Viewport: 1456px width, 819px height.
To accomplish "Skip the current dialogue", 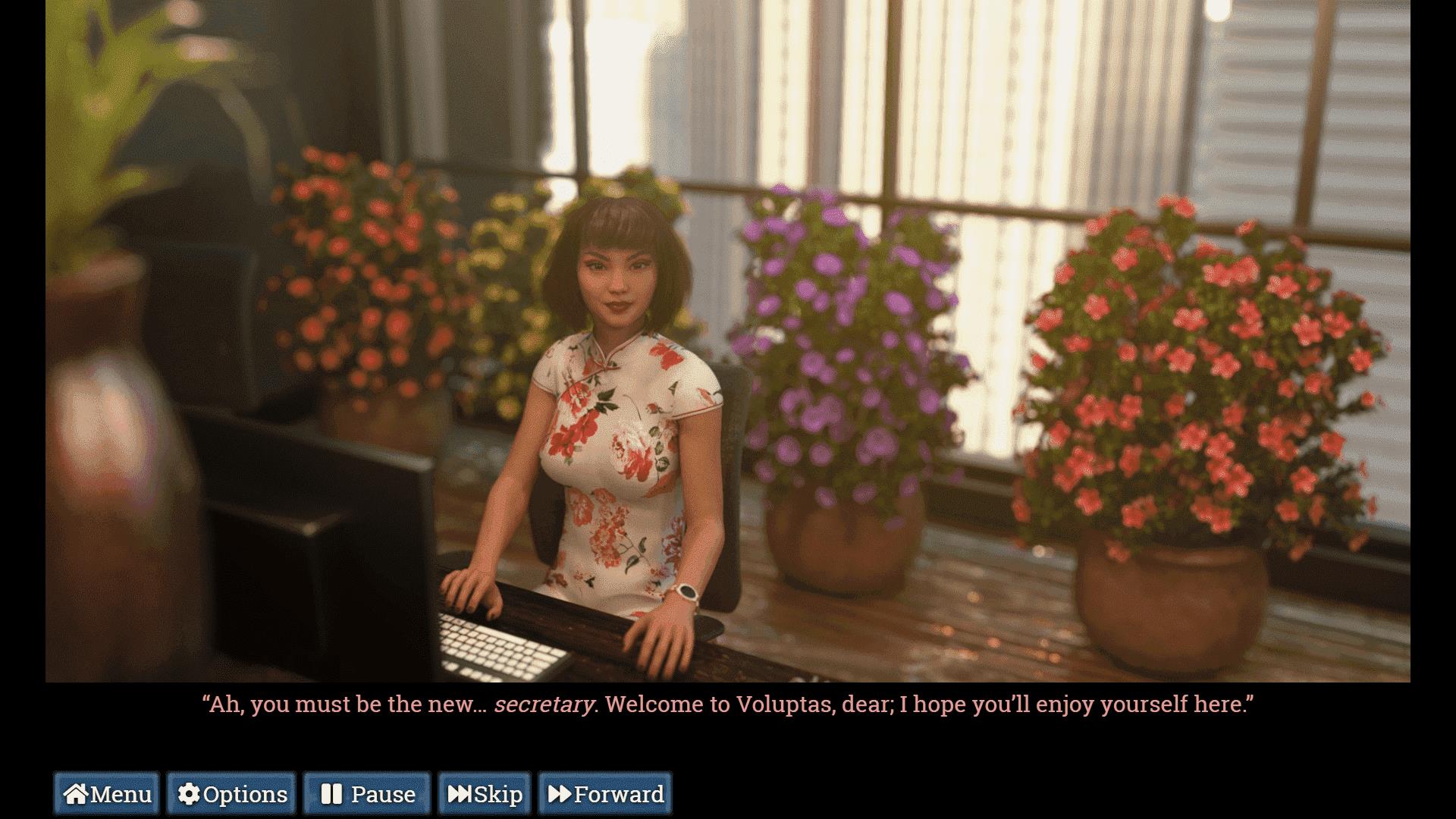I will click(x=485, y=794).
